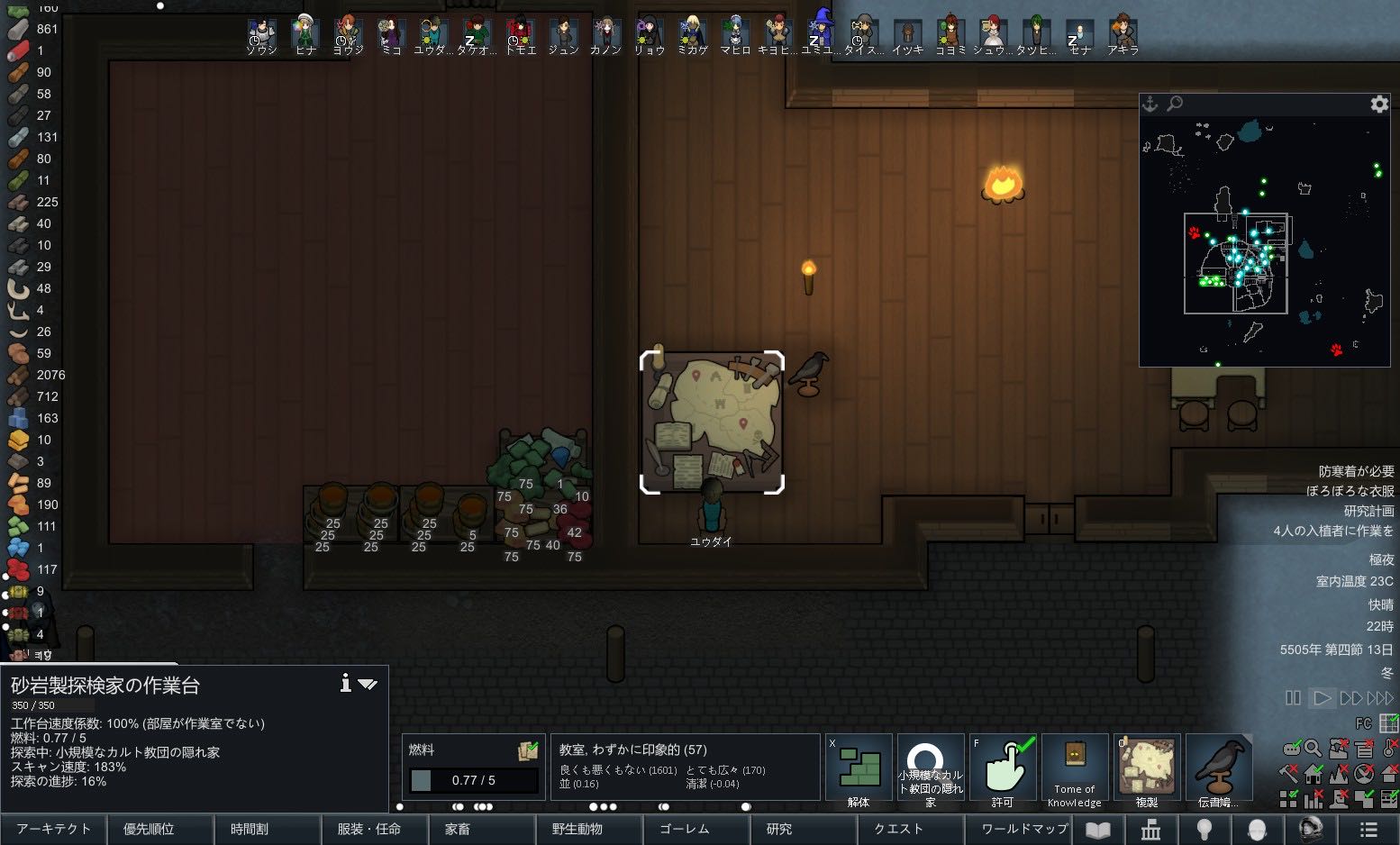1400x845 pixels.
Task: Open the minimap gear settings
Action: pyautogui.click(x=1379, y=104)
